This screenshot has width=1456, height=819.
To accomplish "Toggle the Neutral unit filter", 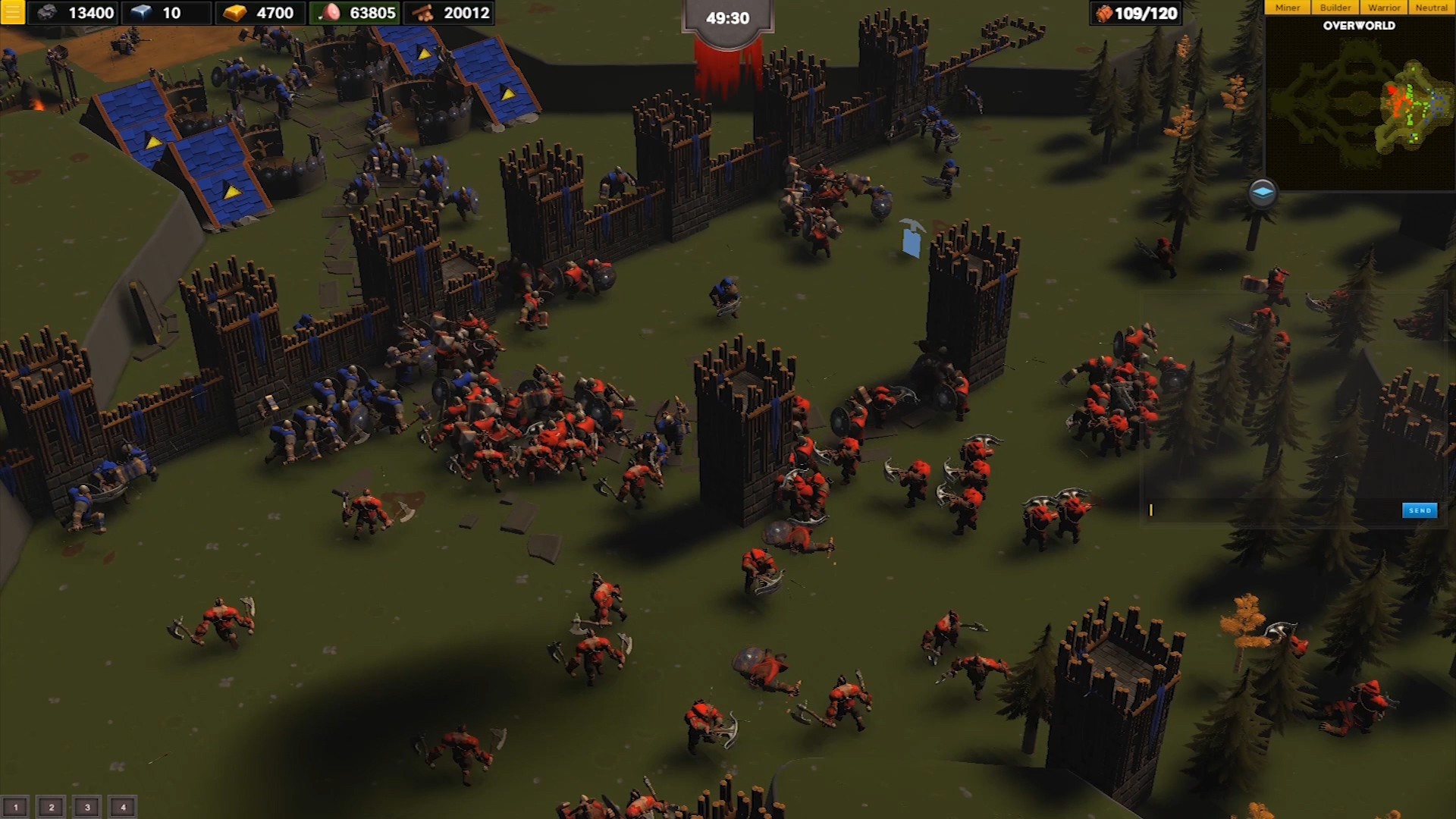I will (1432, 7).
